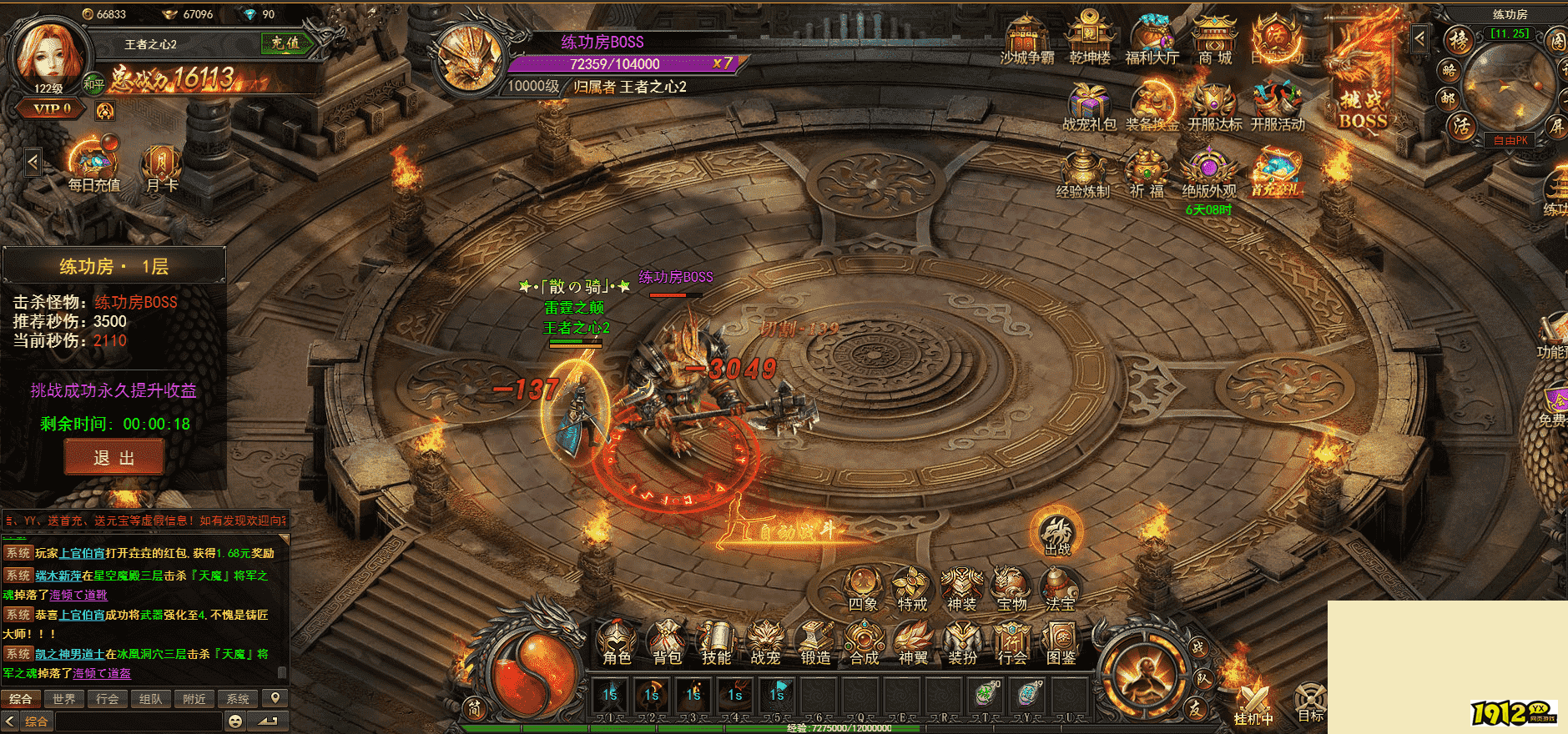Open the 图鉴 codex menu
Viewport: 1568px width, 734px height.
[x=1061, y=642]
